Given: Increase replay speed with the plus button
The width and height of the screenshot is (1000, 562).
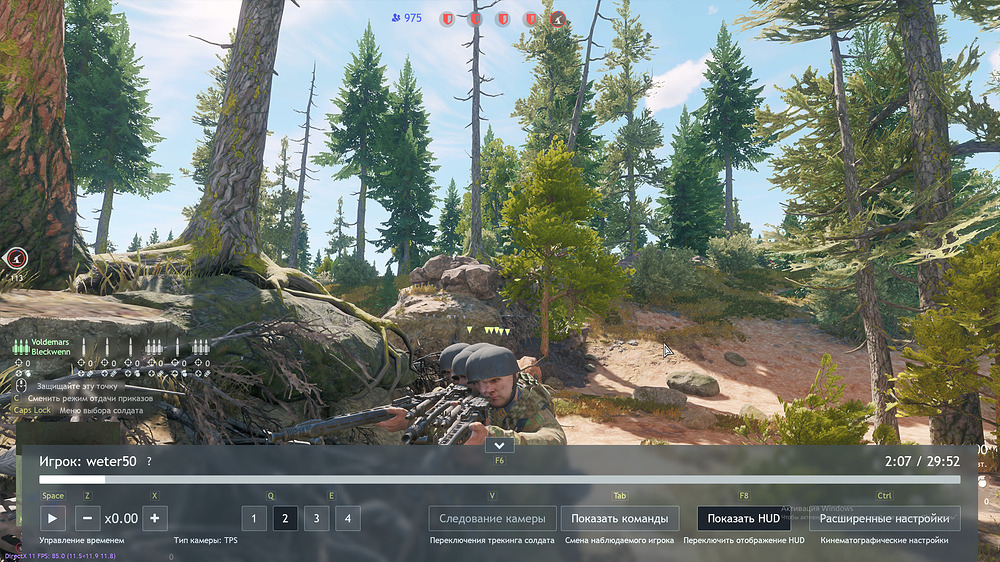Looking at the screenshot, I should (154, 518).
